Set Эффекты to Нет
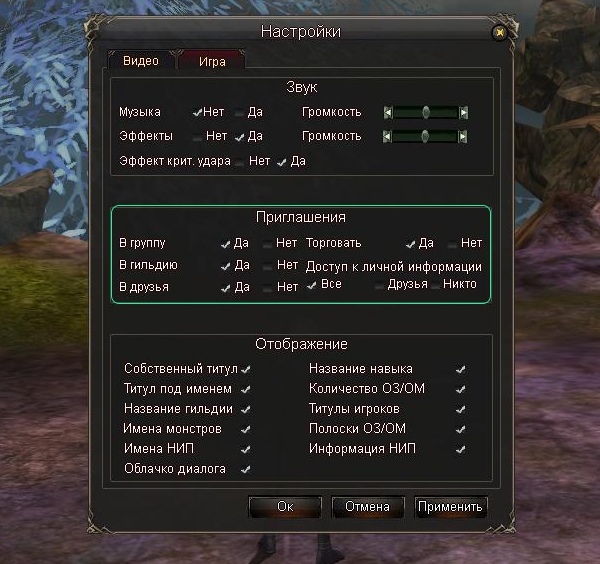Viewport: 600px width, 564px height. [x=198, y=136]
